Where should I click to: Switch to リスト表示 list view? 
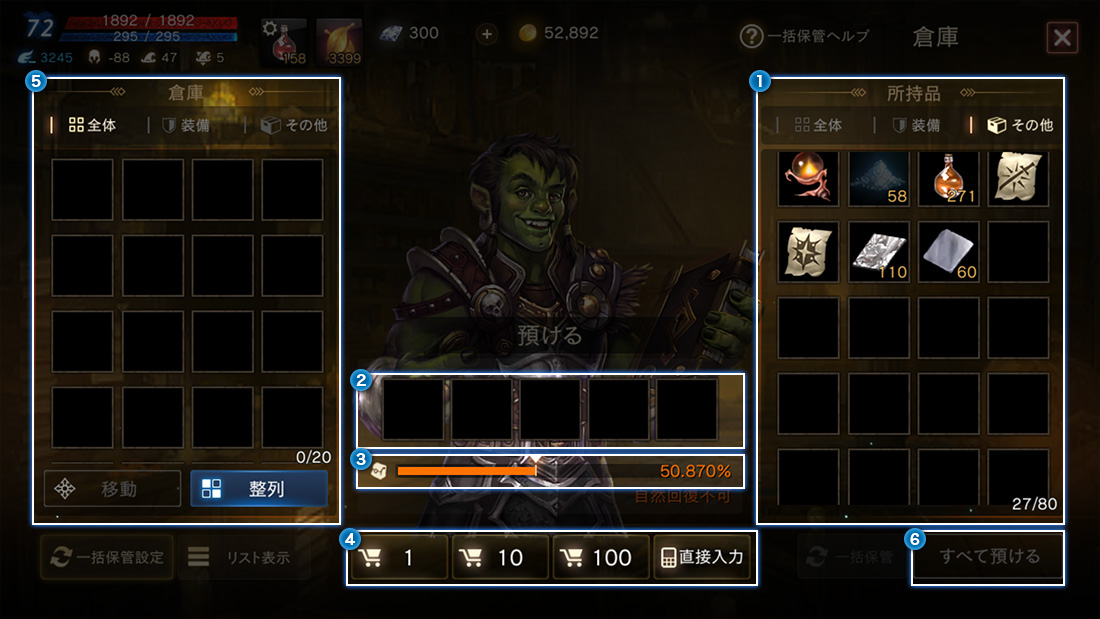(239, 557)
